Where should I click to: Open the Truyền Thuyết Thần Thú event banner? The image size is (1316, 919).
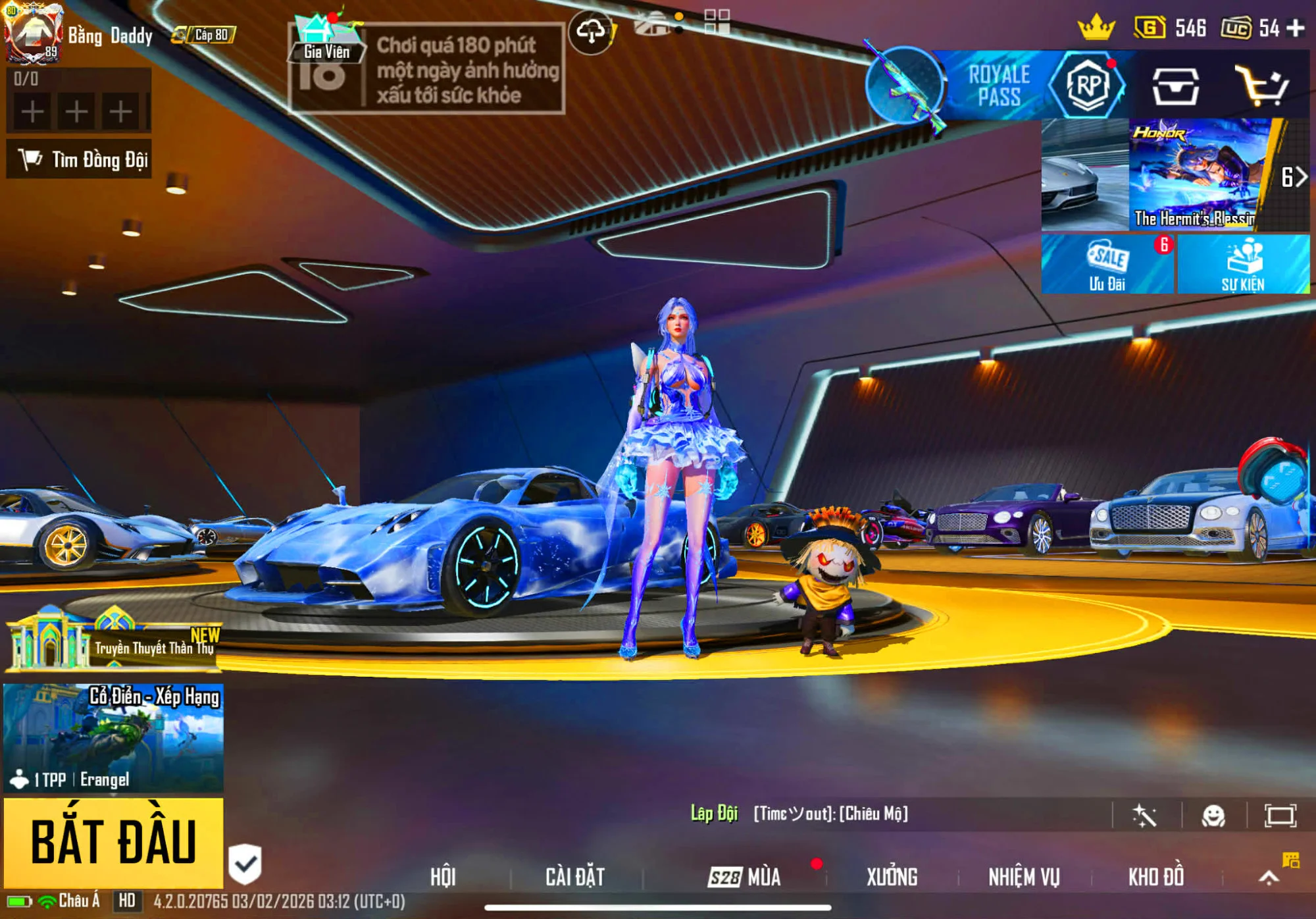pyautogui.click(x=113, y=642)
